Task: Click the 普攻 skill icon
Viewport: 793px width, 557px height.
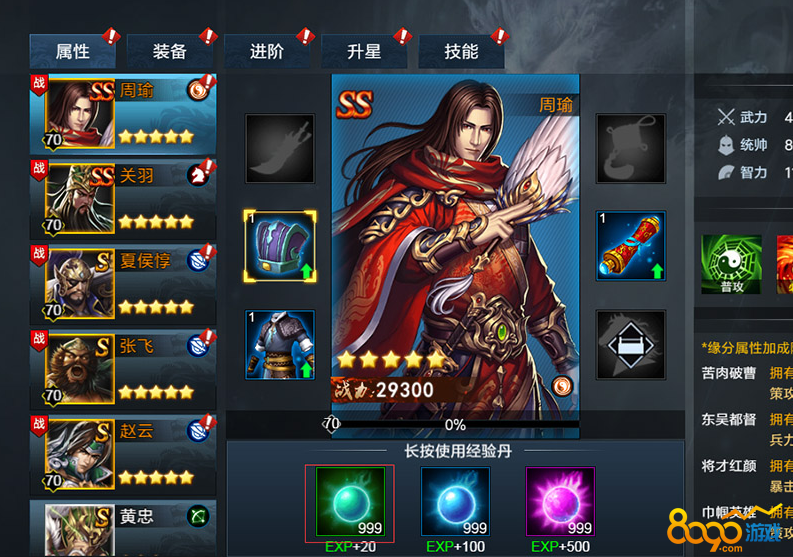Action: click(731, 264)
